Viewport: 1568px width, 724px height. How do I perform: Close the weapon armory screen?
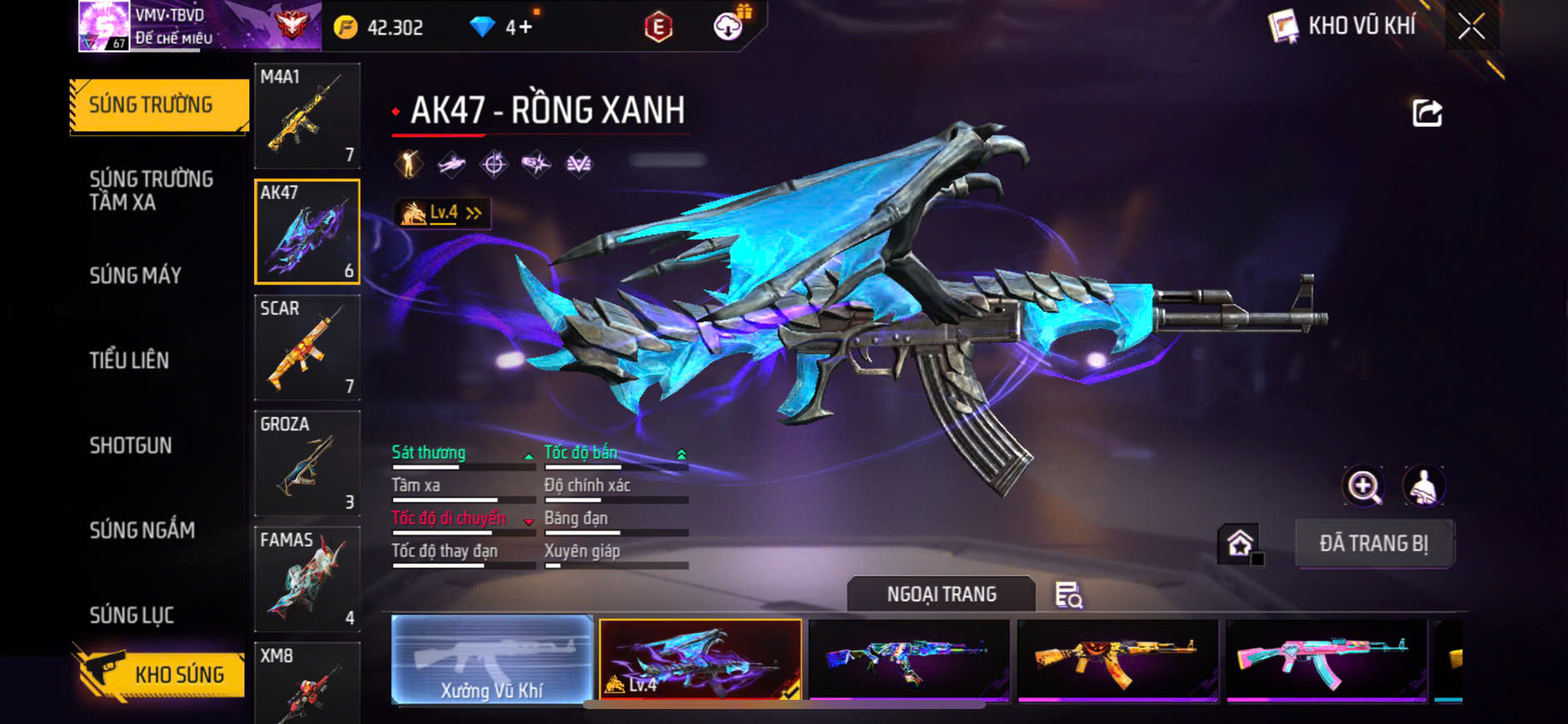[1471, 27]
